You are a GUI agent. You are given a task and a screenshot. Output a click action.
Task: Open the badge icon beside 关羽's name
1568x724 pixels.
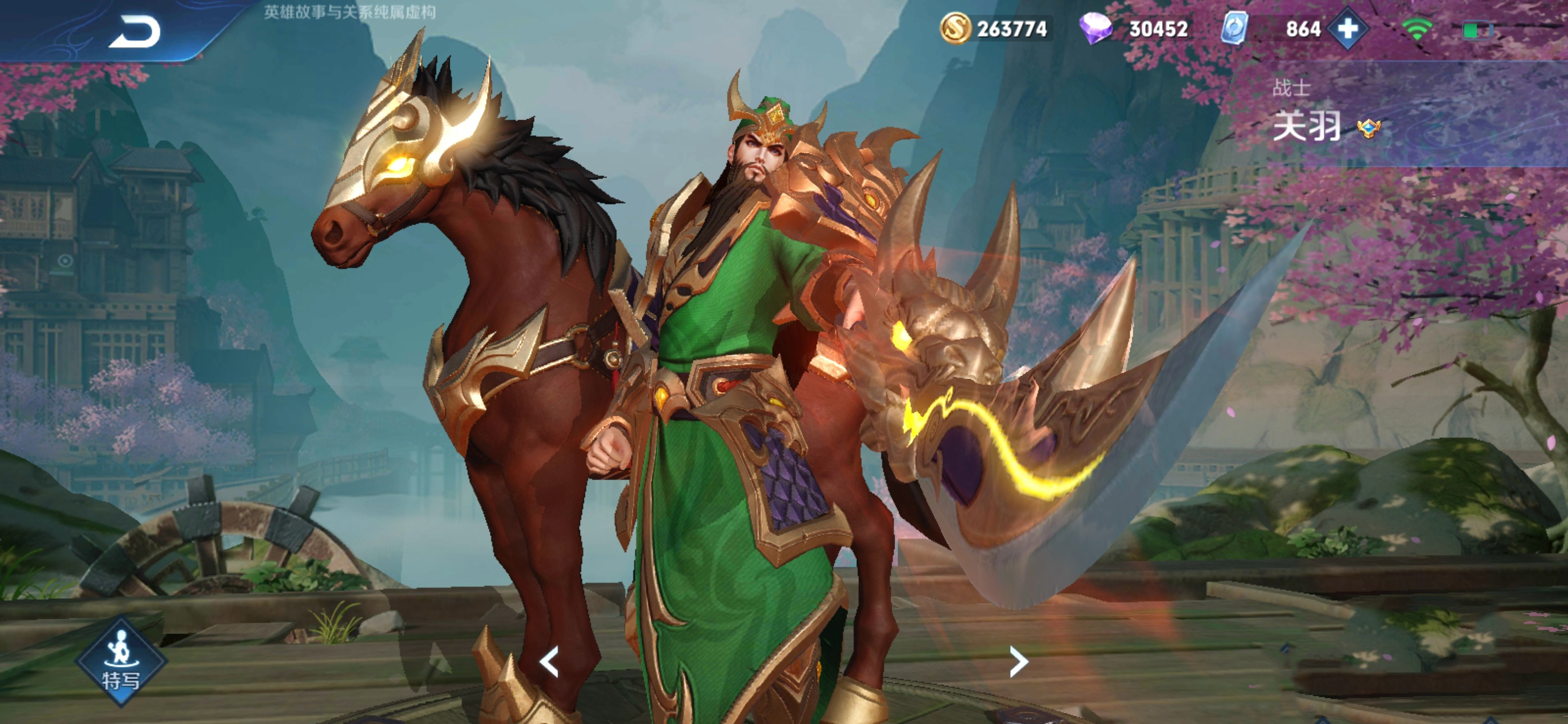click(x=1368, y=129)
